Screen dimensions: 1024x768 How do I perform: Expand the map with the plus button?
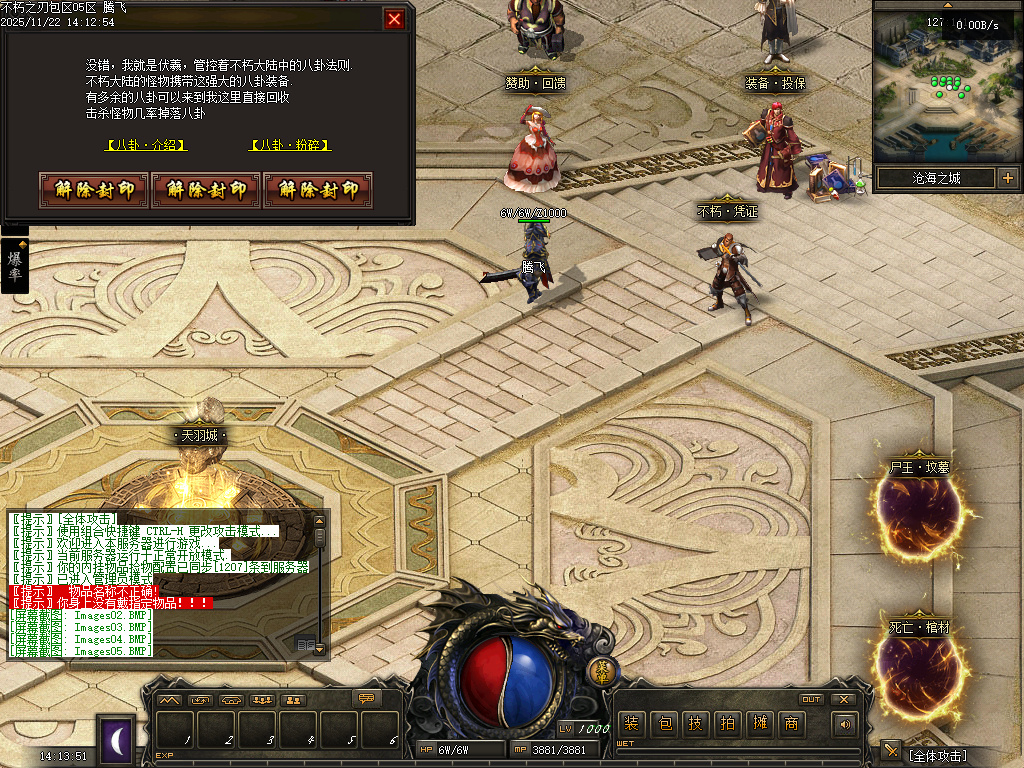point(1007,179)
